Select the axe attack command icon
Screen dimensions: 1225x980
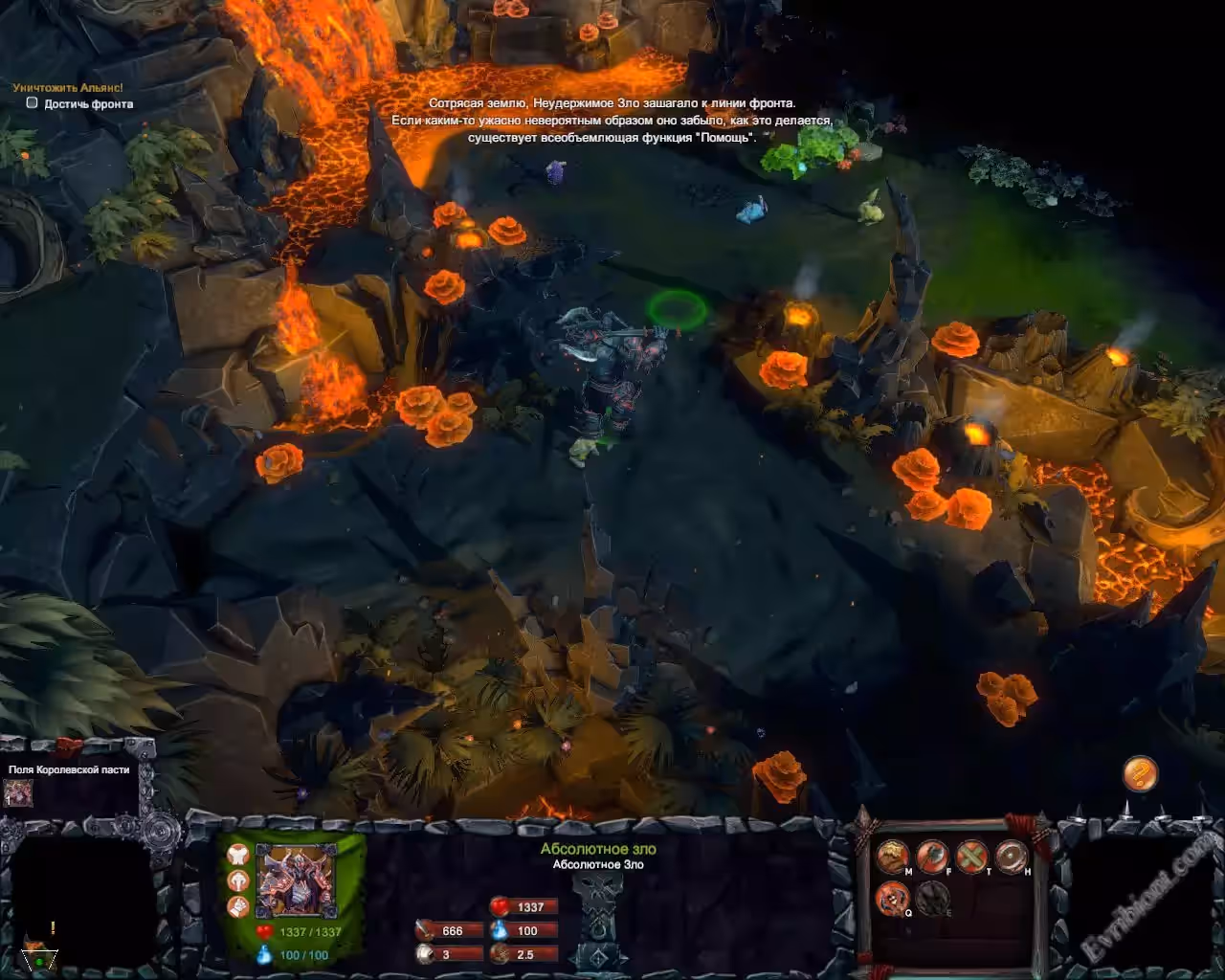click(932, 855)
